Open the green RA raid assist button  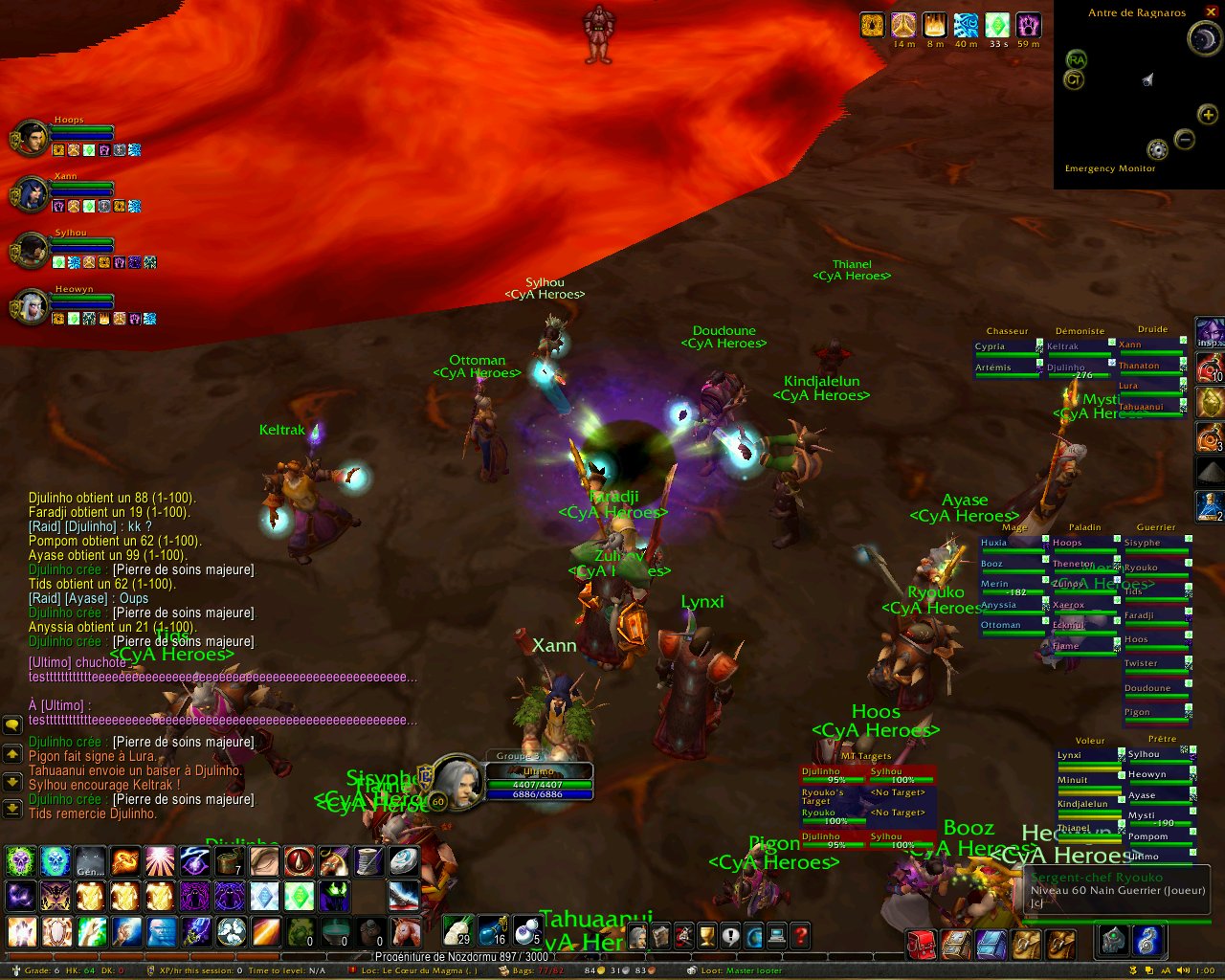(1076, 60)
